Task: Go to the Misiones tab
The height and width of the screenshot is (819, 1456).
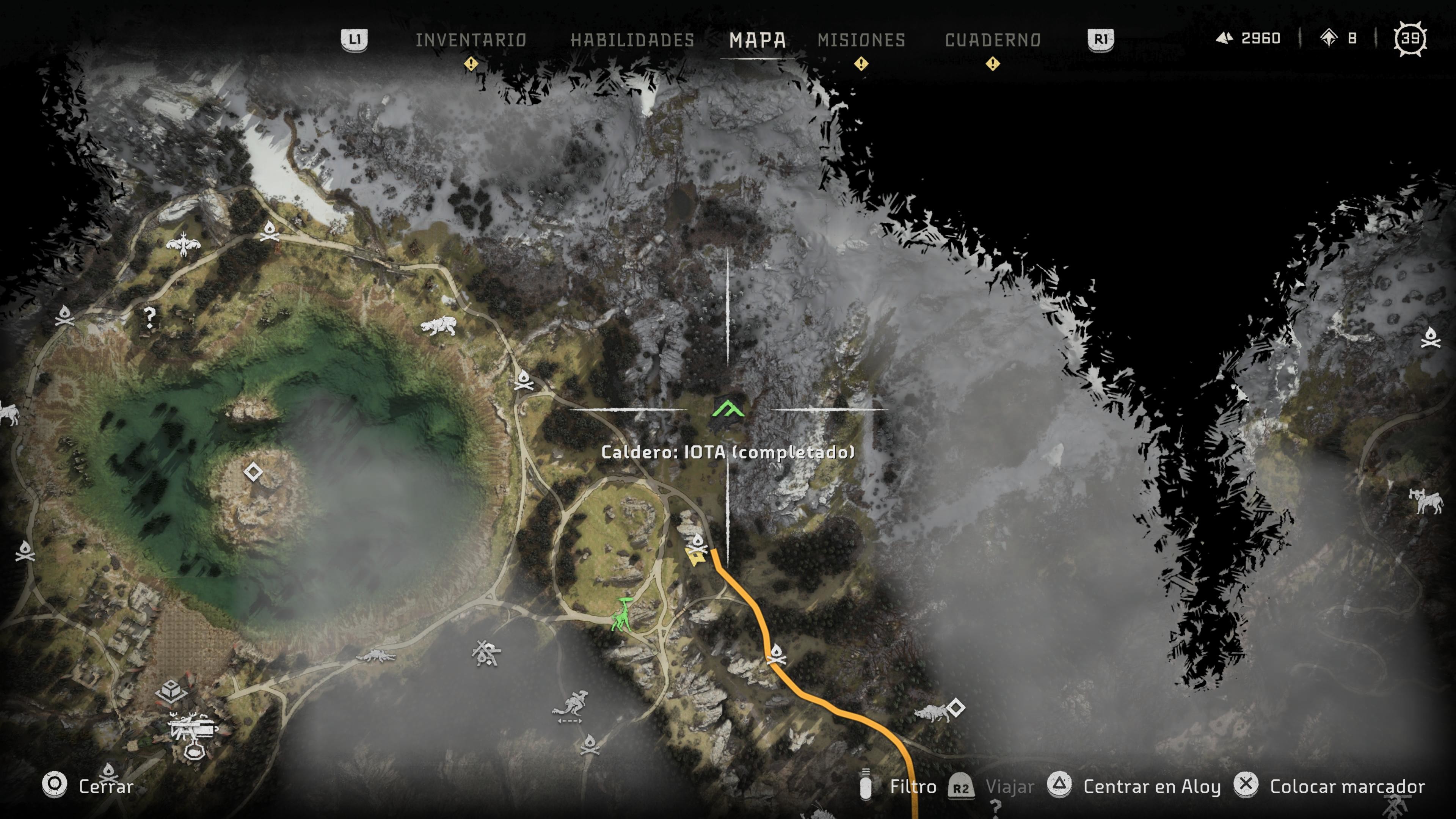Action: pyautogui.click(x=861, y=40)
